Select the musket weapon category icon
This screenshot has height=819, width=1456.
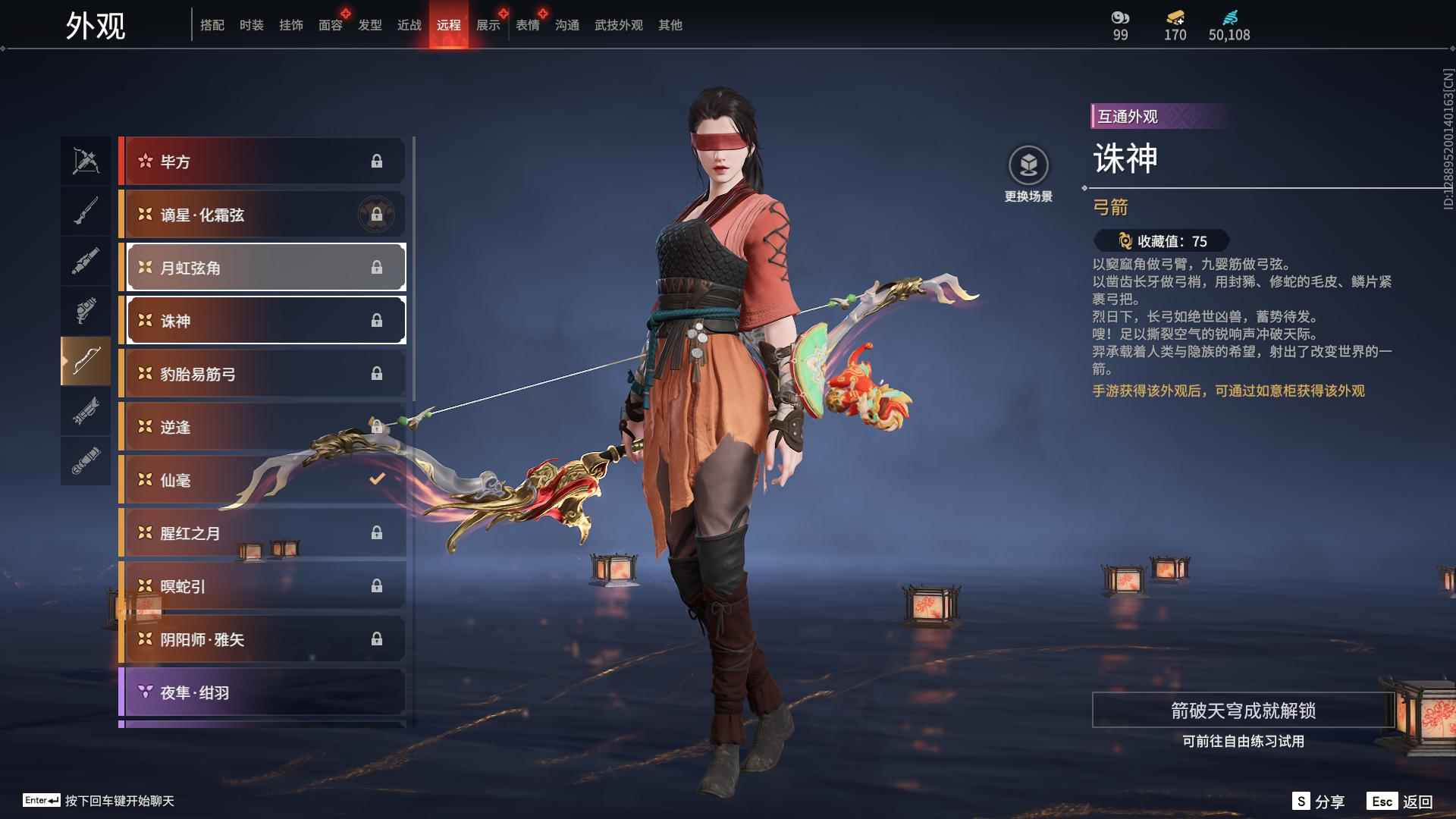tap(86, 210)
